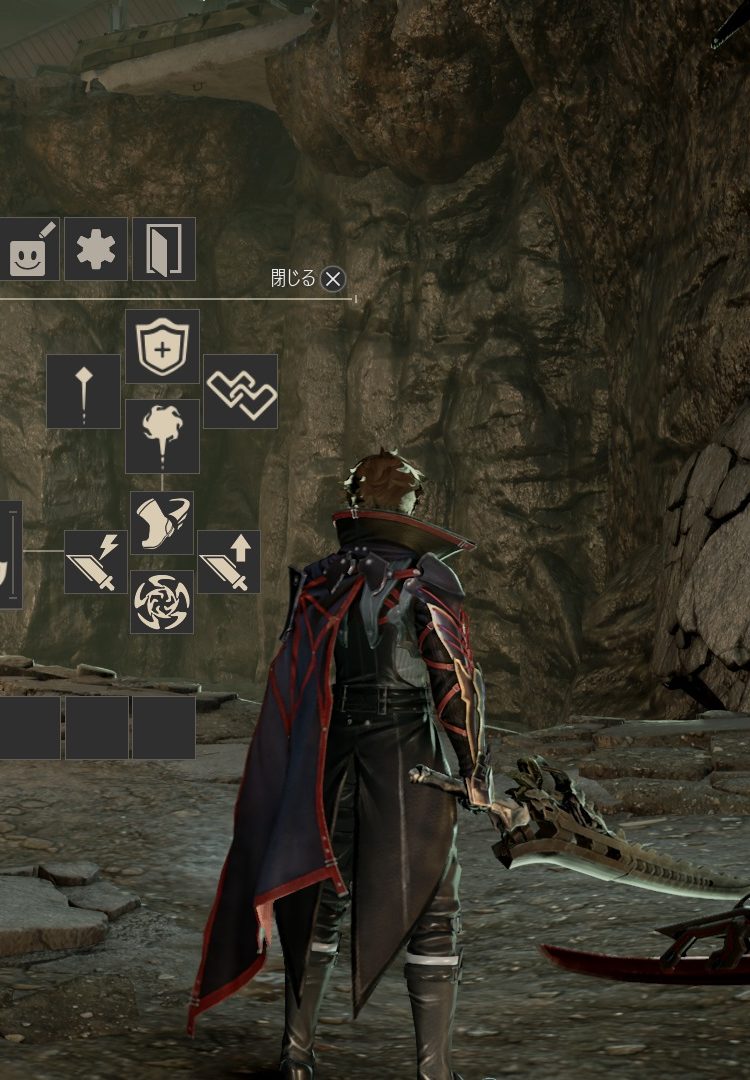Screen dimensions: 750x1080
Task: Select the shield with plus skill
Action: tap(162, 346)
